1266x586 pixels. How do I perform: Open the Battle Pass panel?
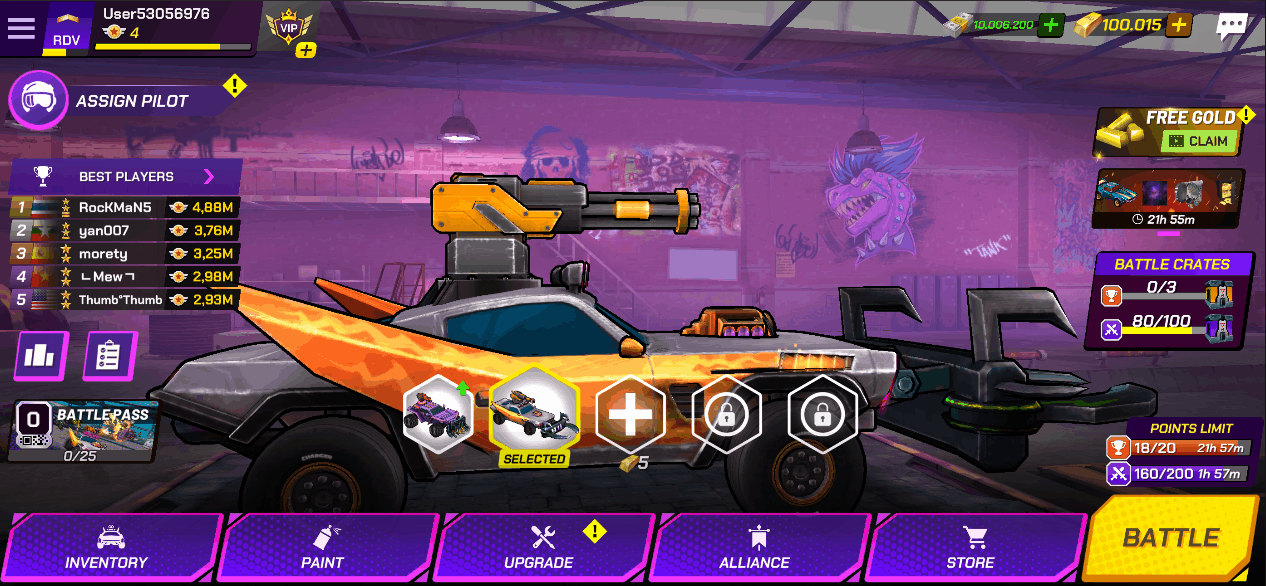pos(82,433)
